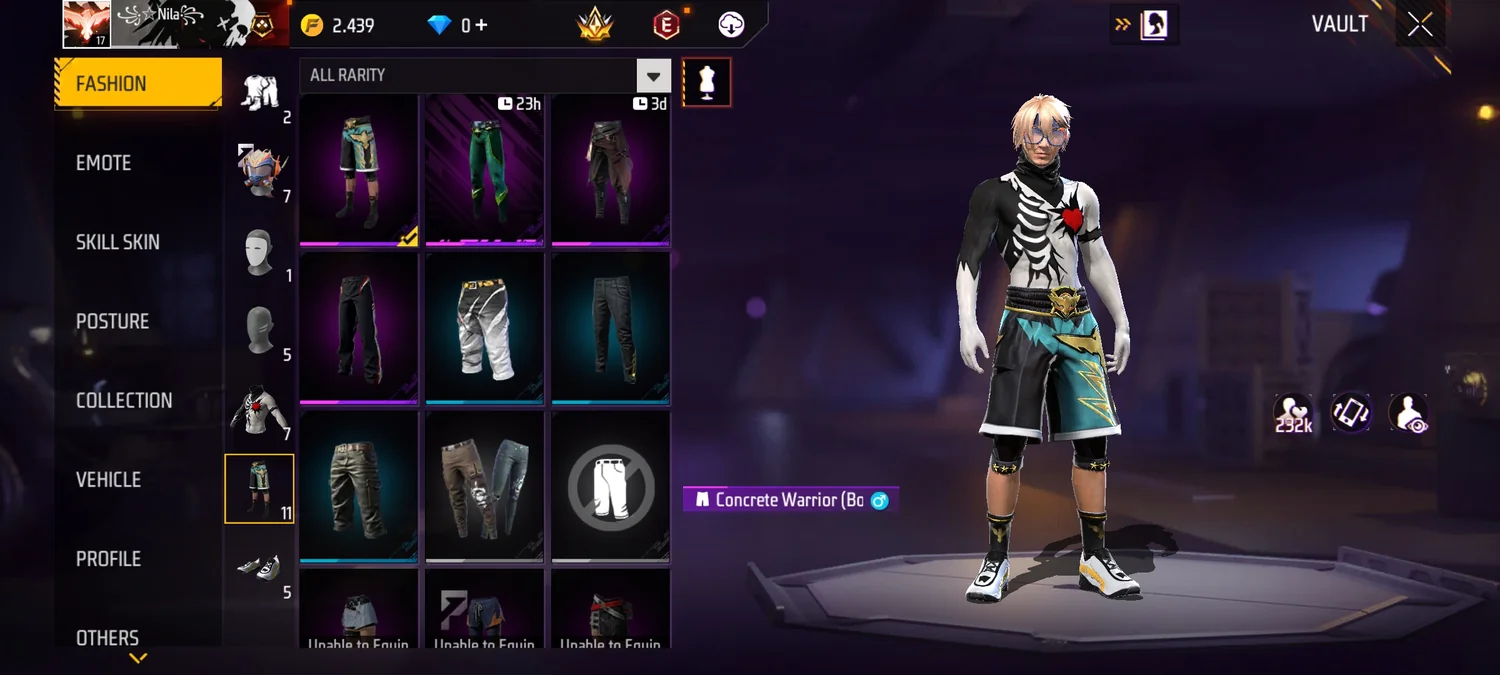Open the Profile section
Viewport: 1500px width, 675px height.
coord(108,559)
